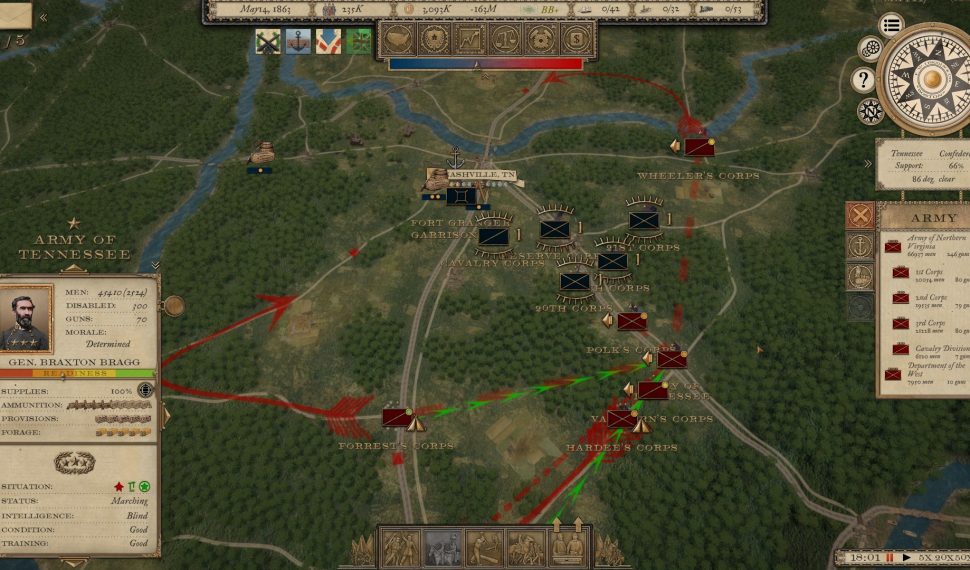Open the line graph statistics panel
This screenshot has height=570, width=970.
pos(469,40)
